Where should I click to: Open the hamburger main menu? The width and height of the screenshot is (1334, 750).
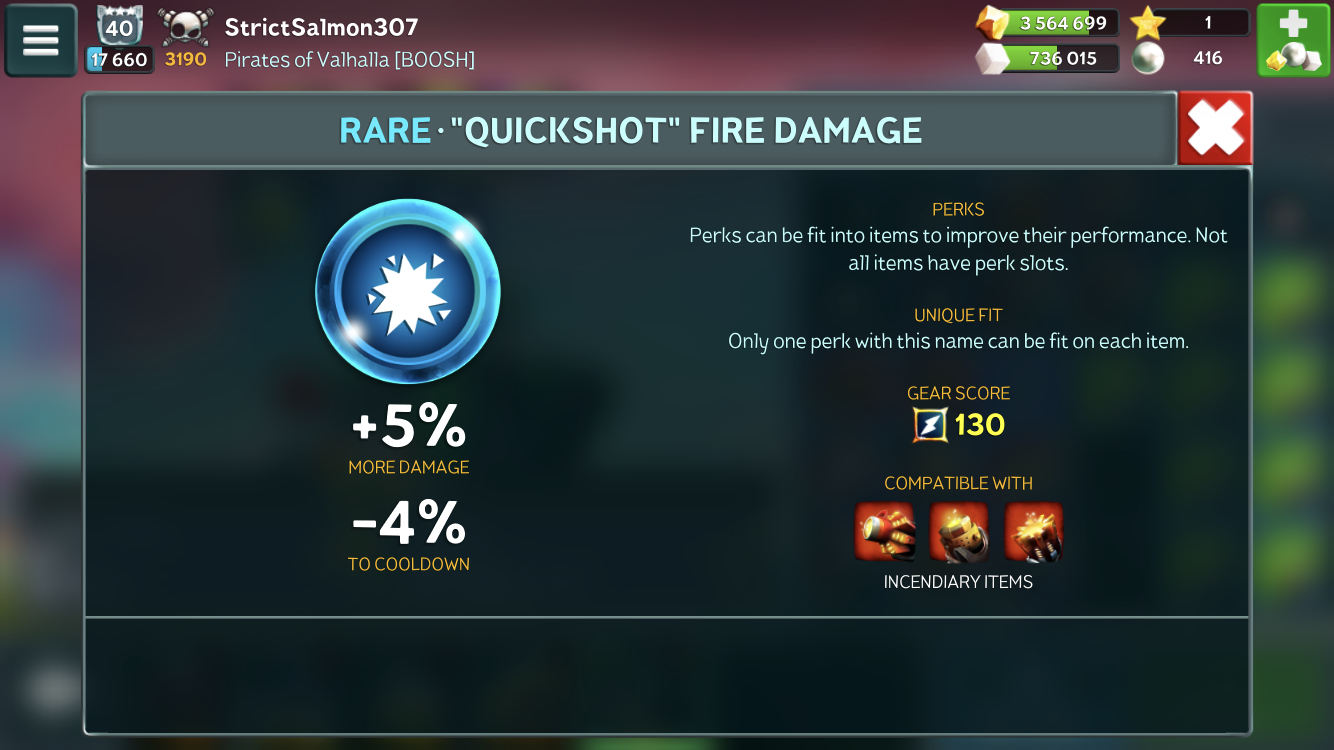point(41,41)
